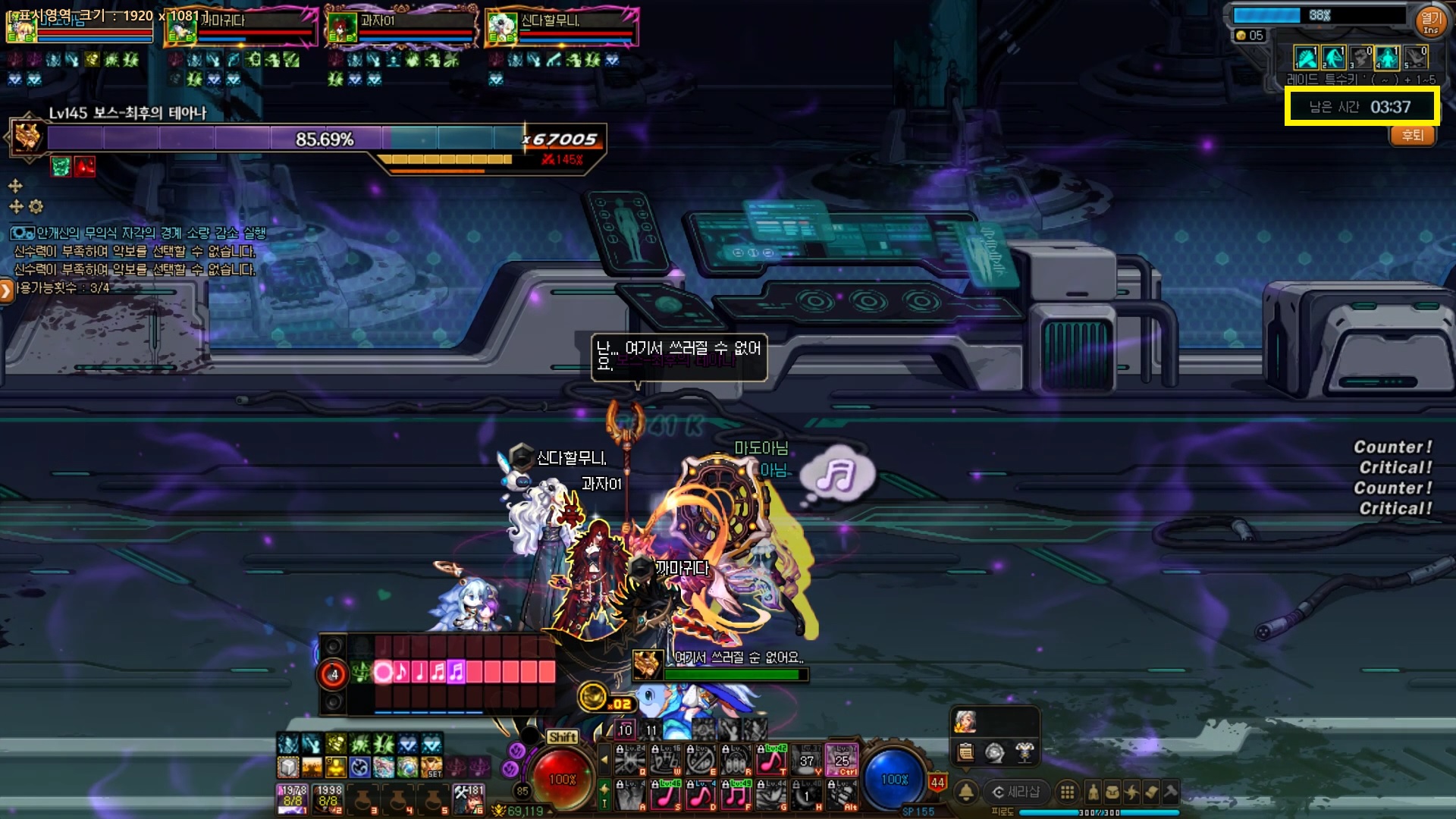Open the raid panel with the 열기 button
Screen dimensions: 1456x819
pos(1430,20)
